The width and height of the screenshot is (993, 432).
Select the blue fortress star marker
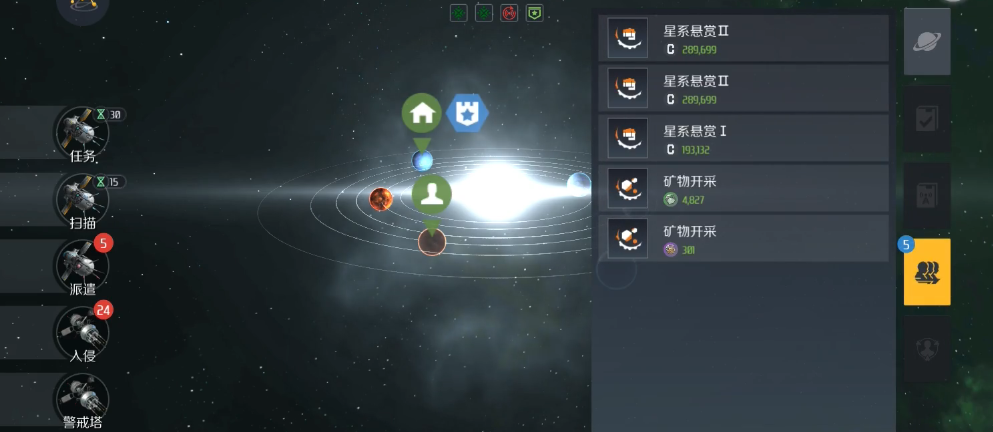(465, 113)
